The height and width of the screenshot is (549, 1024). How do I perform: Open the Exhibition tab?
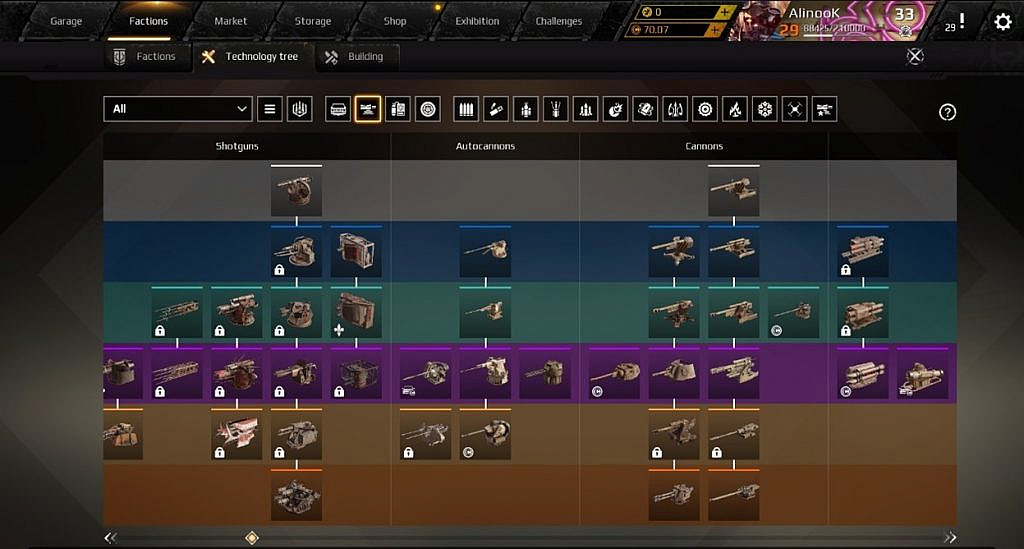point(477,21)
